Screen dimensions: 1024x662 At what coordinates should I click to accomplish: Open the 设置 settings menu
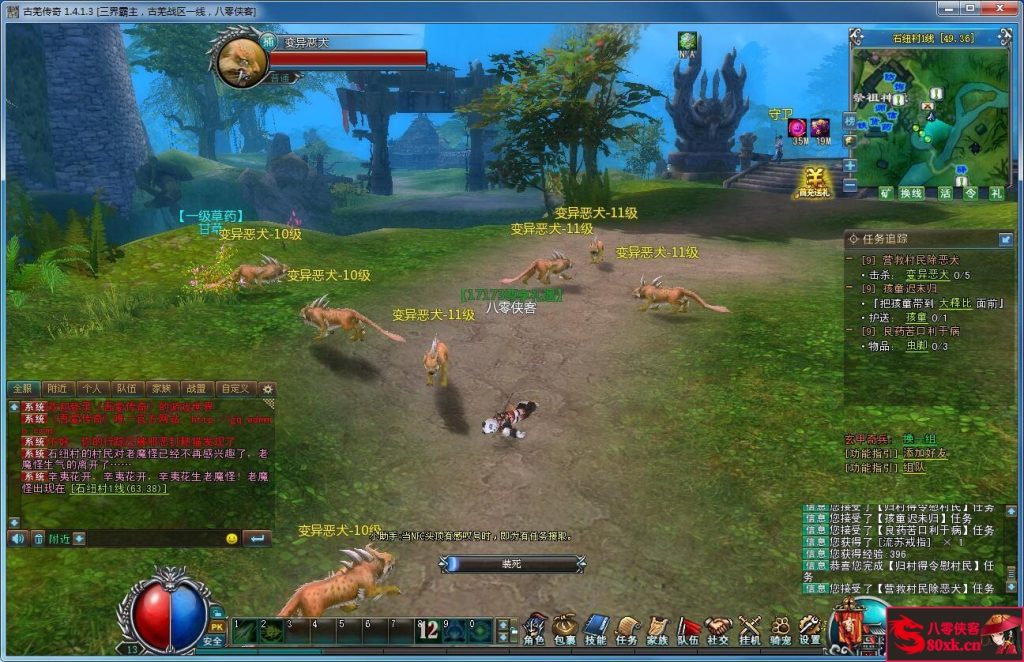click(810, 628)
